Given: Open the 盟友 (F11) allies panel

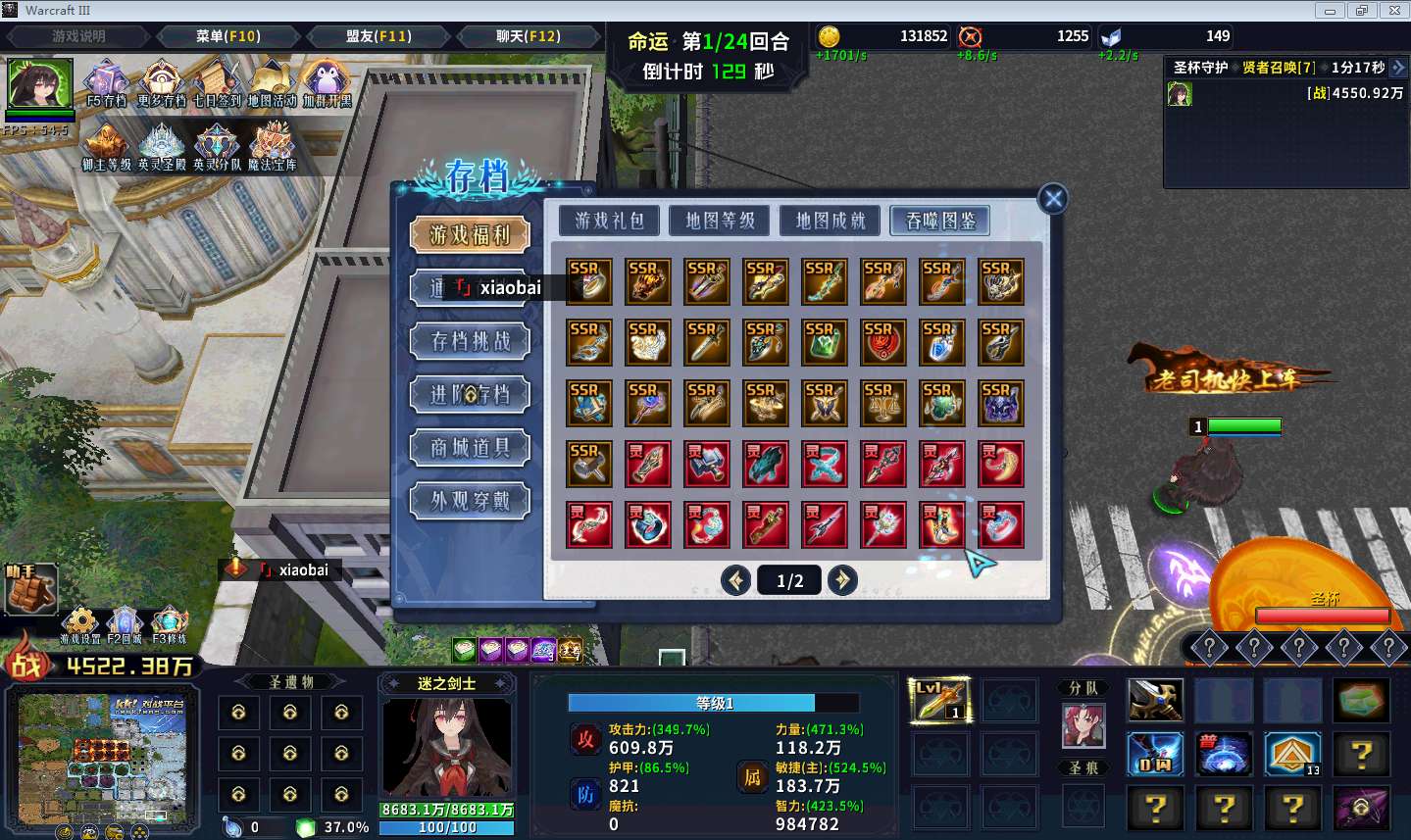Looking at the screenshot, I should (x=378, y=36).
